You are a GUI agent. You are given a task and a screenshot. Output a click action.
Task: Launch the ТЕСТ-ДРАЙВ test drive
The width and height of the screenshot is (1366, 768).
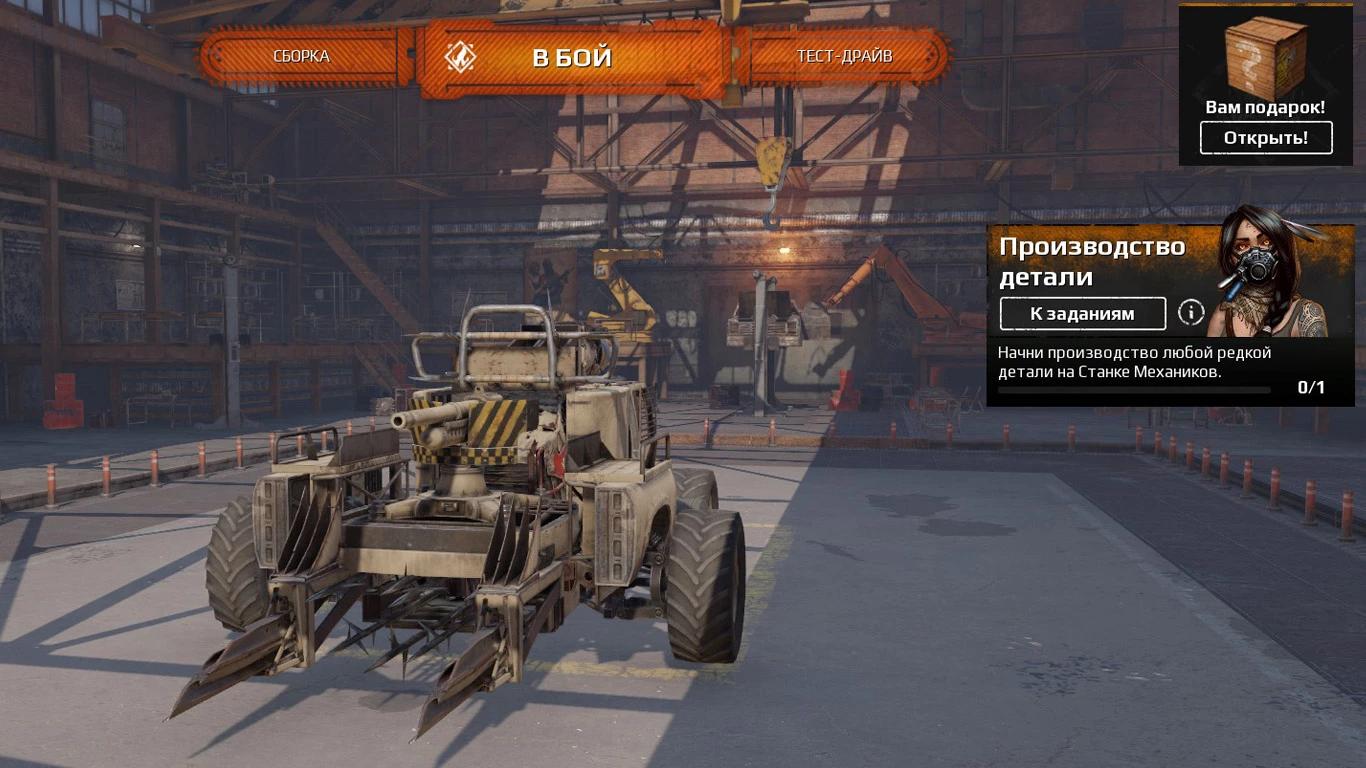click(844, 56)
